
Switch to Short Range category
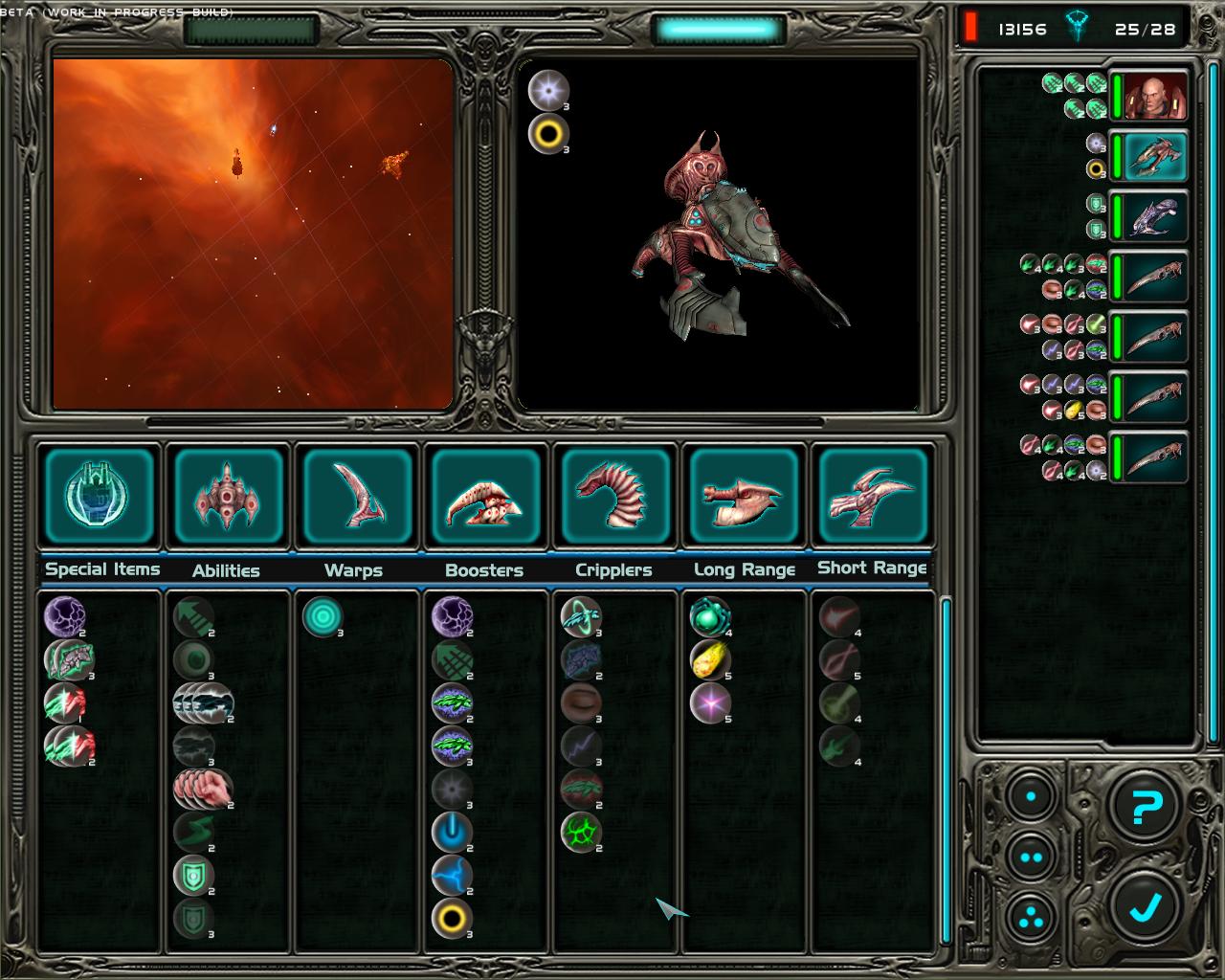(x=872, y=496)
